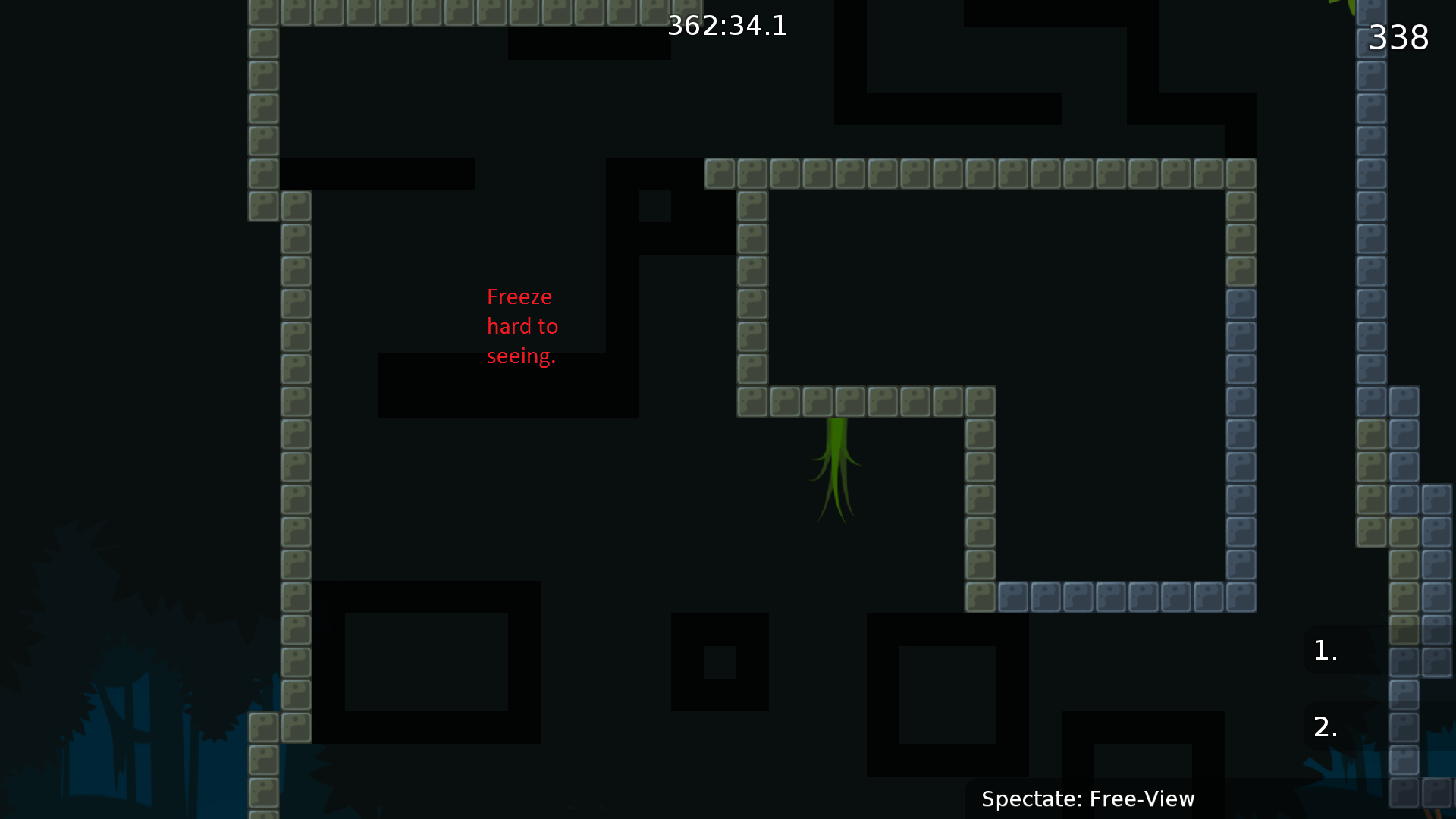Viewport: 1456px width, 819px height.
Task: Select the green leaf sprite at the top-right corner
Action: 1351,6
